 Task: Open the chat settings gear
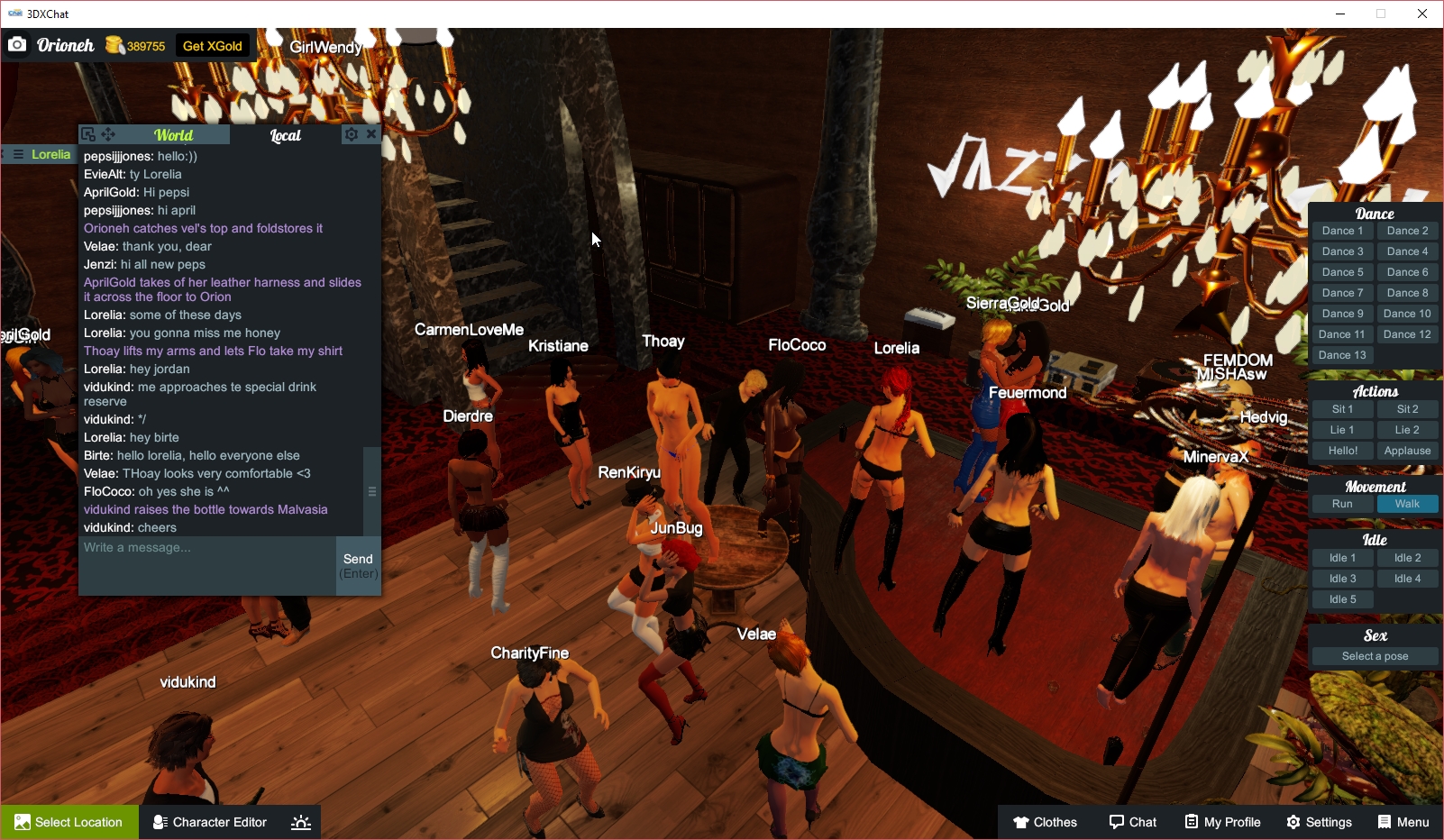point(352,133)
